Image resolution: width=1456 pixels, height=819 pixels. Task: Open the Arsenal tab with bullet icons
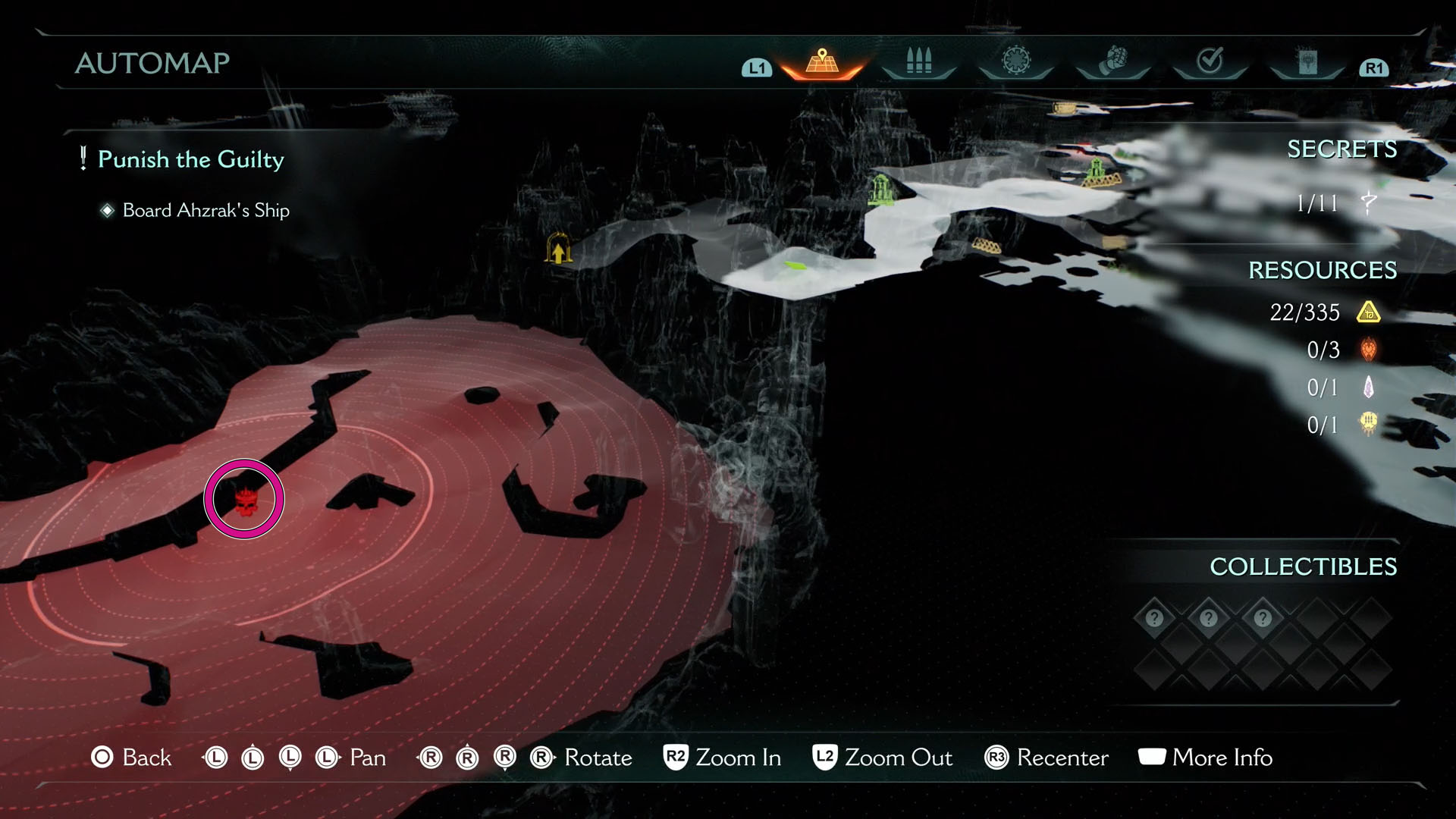coord(918,61)
